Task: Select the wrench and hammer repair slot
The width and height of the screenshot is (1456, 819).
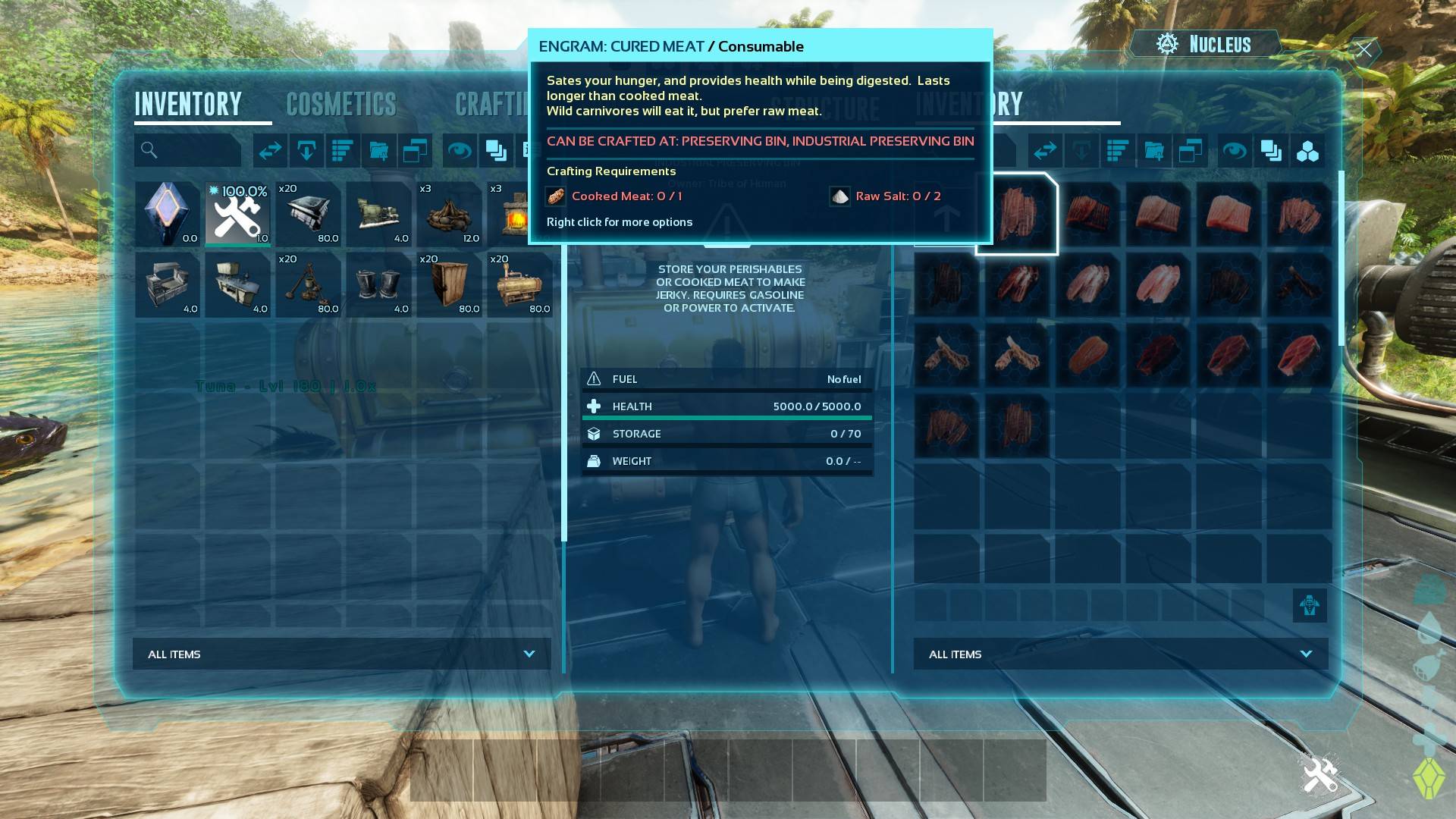Action: tap(238, 214)
